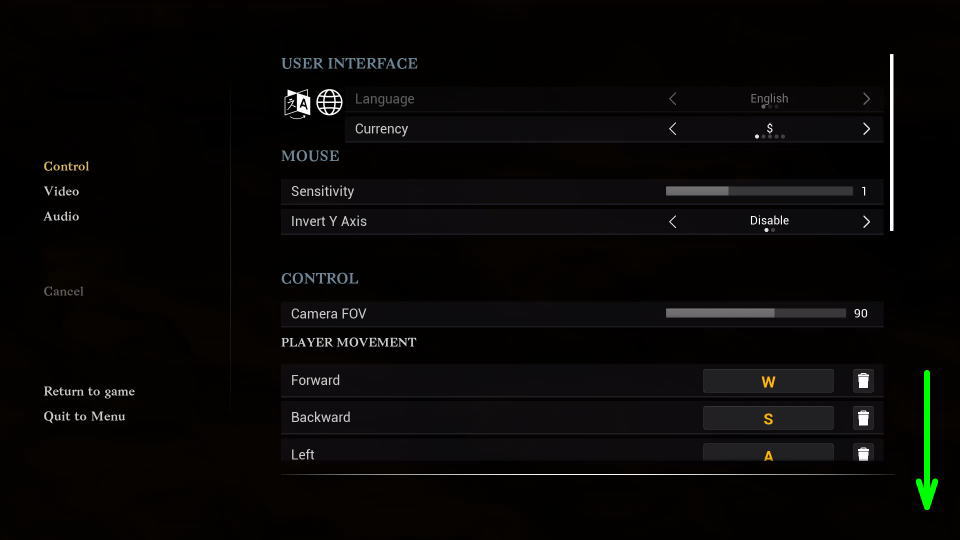The height and width of the screenshot is (540, 960).
Task: Choose Return to game
Action: click(x=89, y=391)
